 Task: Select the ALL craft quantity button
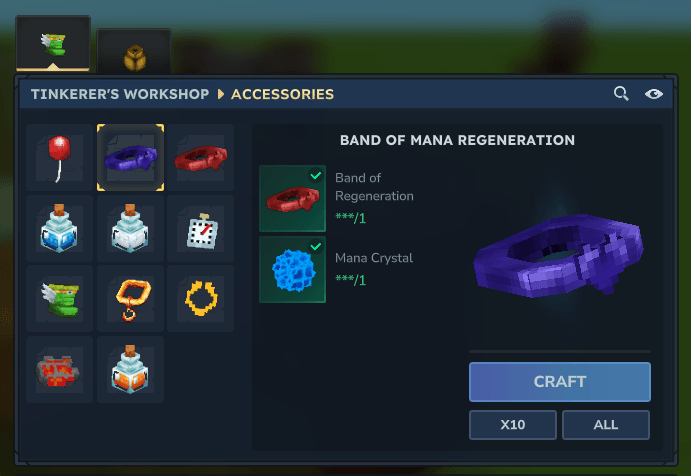[x=605, y=424]
